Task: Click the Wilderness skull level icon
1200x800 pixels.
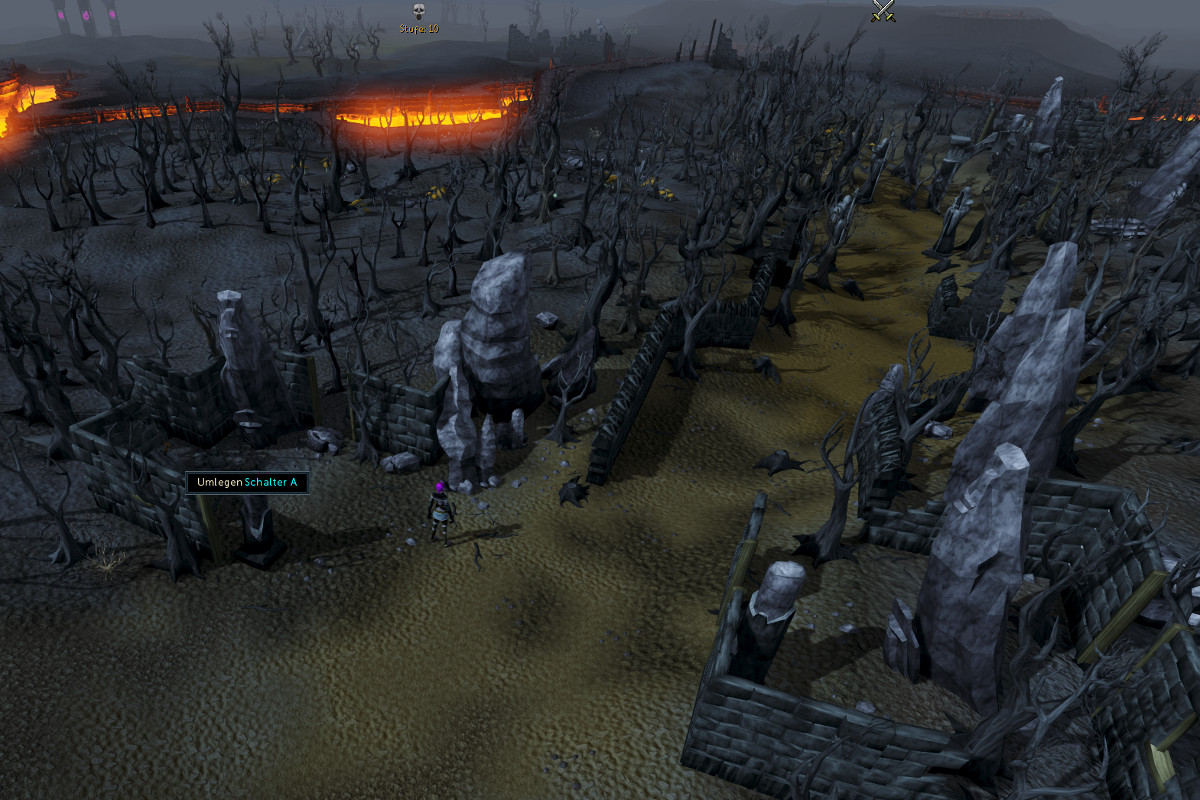Action: pos(419,12)
